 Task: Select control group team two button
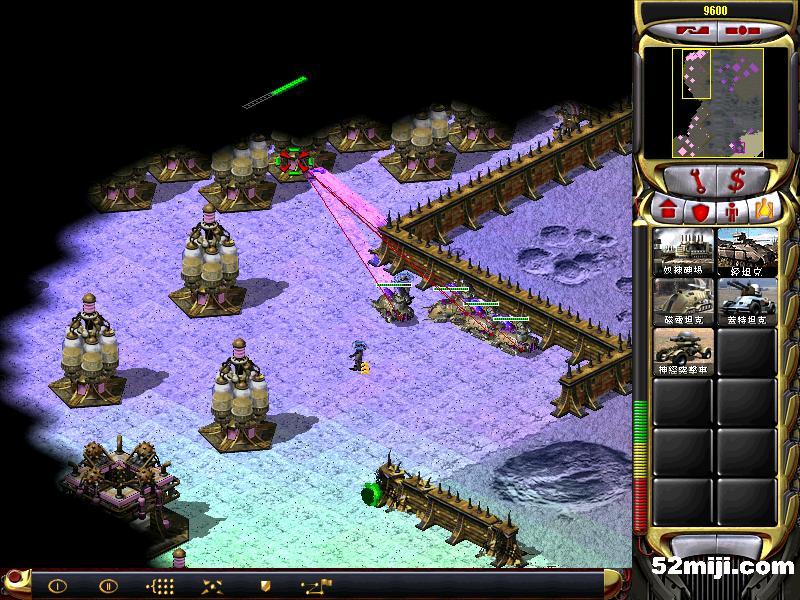(108, 586)
